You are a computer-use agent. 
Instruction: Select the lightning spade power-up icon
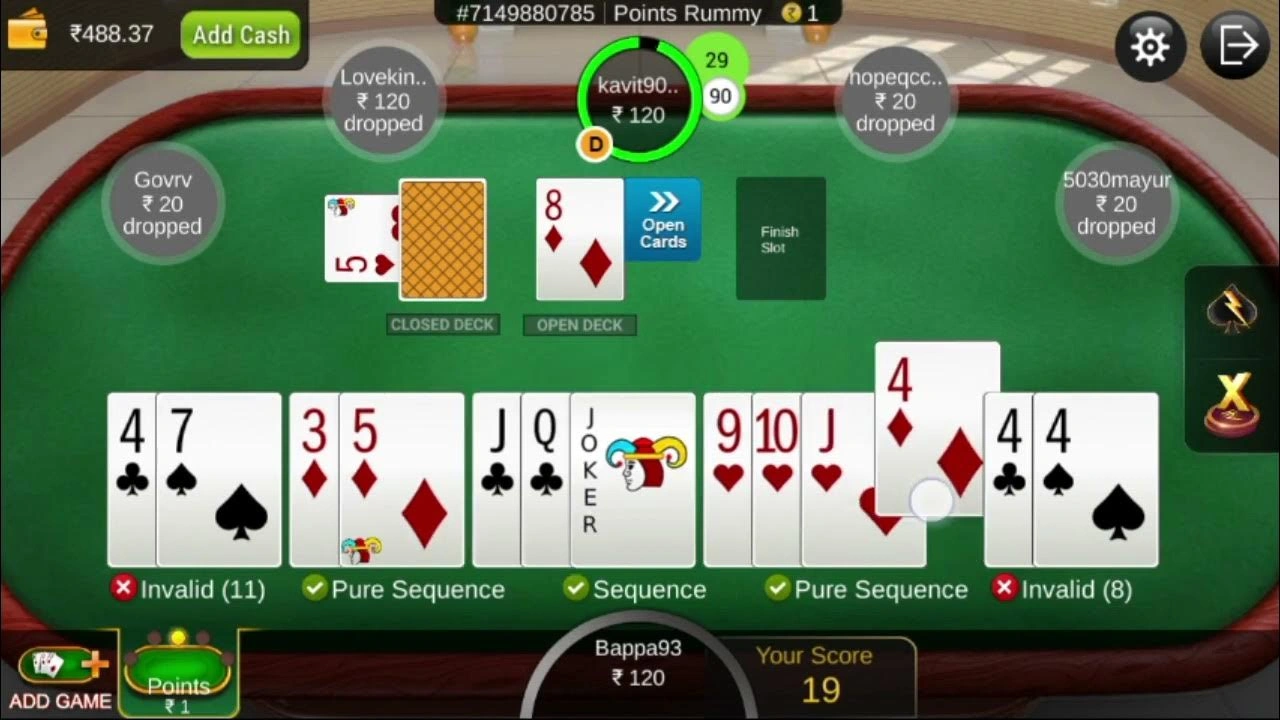pos(1233,310)
